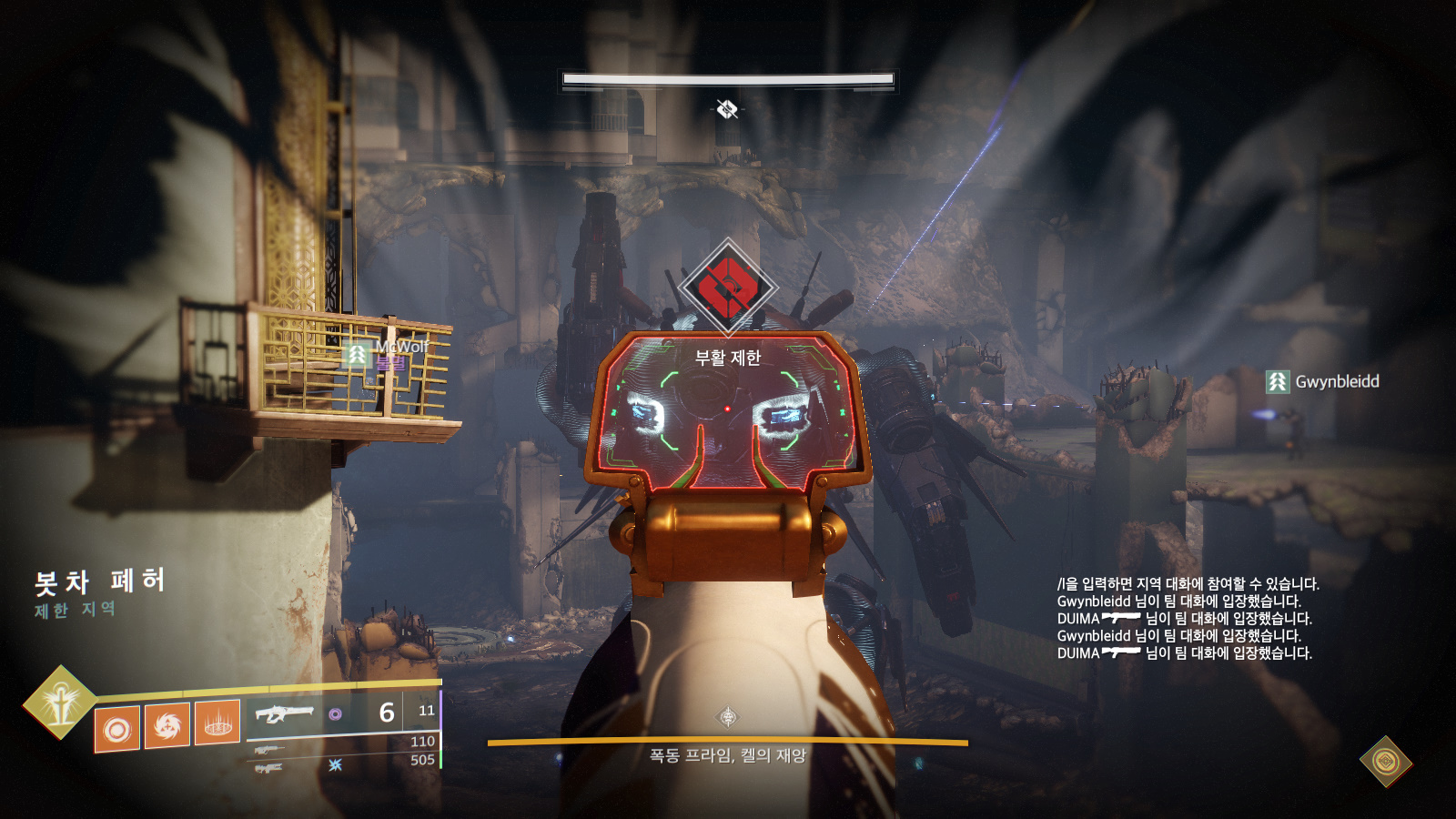Switch to the weapon with 505 ammo
This screenshot has height=819, width=1456.
coord(268,768)
